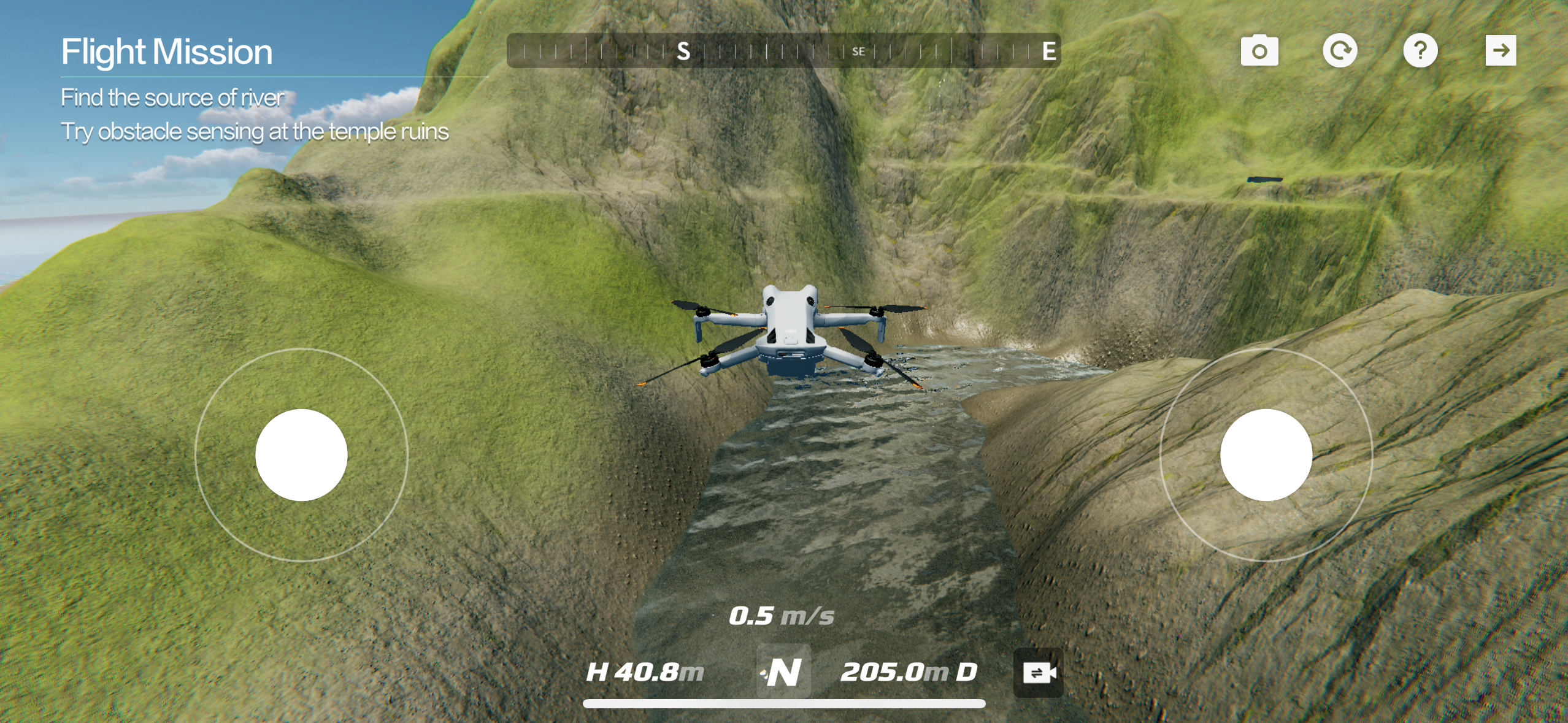1568x723 pixels.
Task: Open the question mark help button
Action: (1420, 50)
